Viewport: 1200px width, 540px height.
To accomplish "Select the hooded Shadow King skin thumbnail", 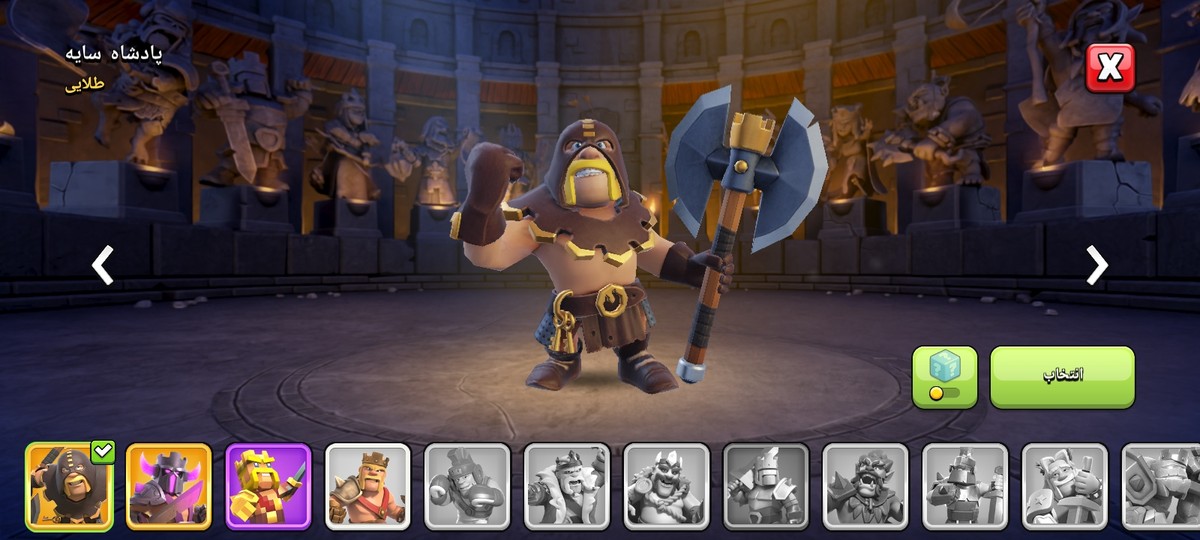I will pyautogui.click(x=69, y=486).
